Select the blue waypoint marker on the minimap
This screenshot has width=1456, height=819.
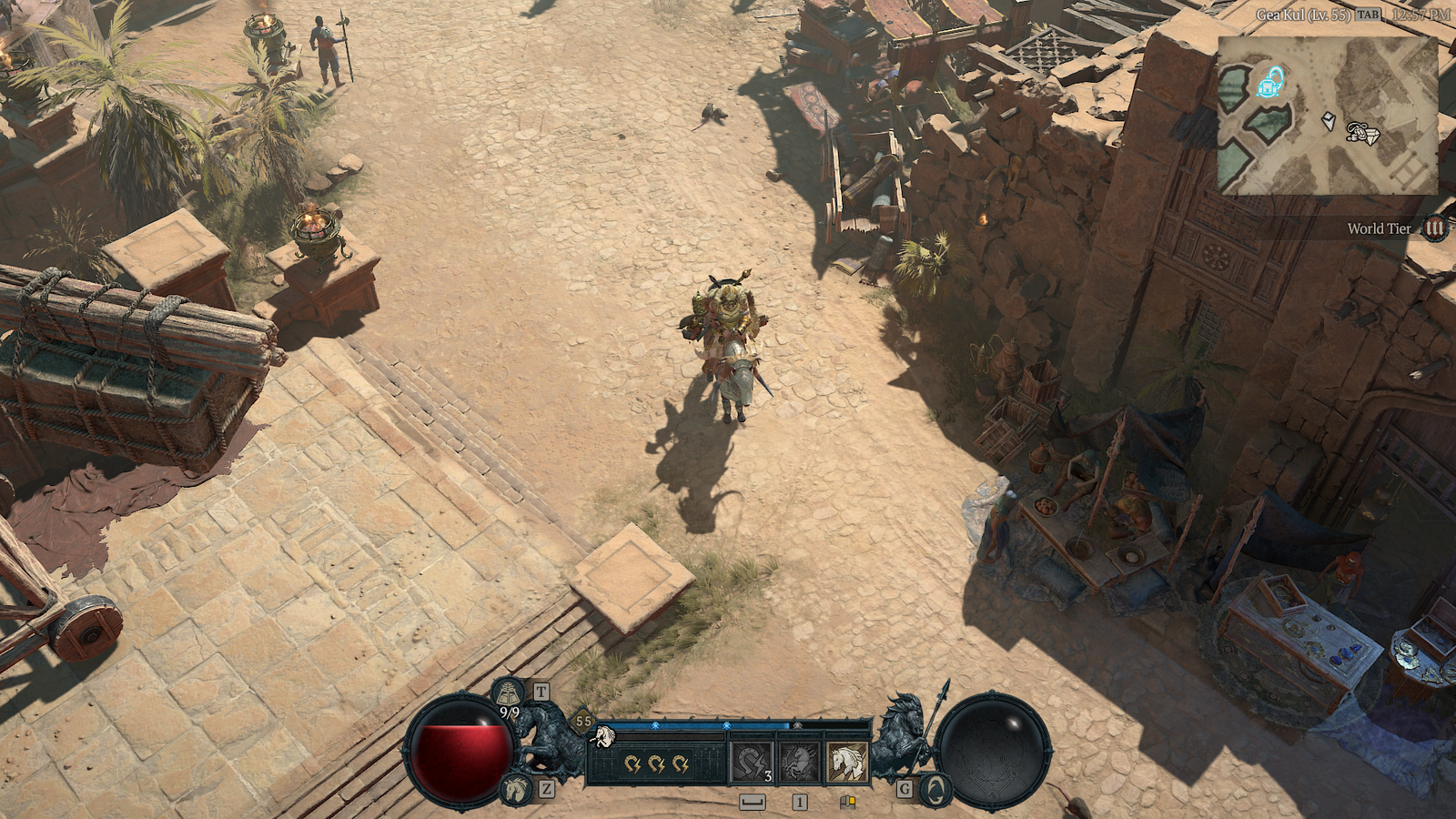(x=1270, y=84)
